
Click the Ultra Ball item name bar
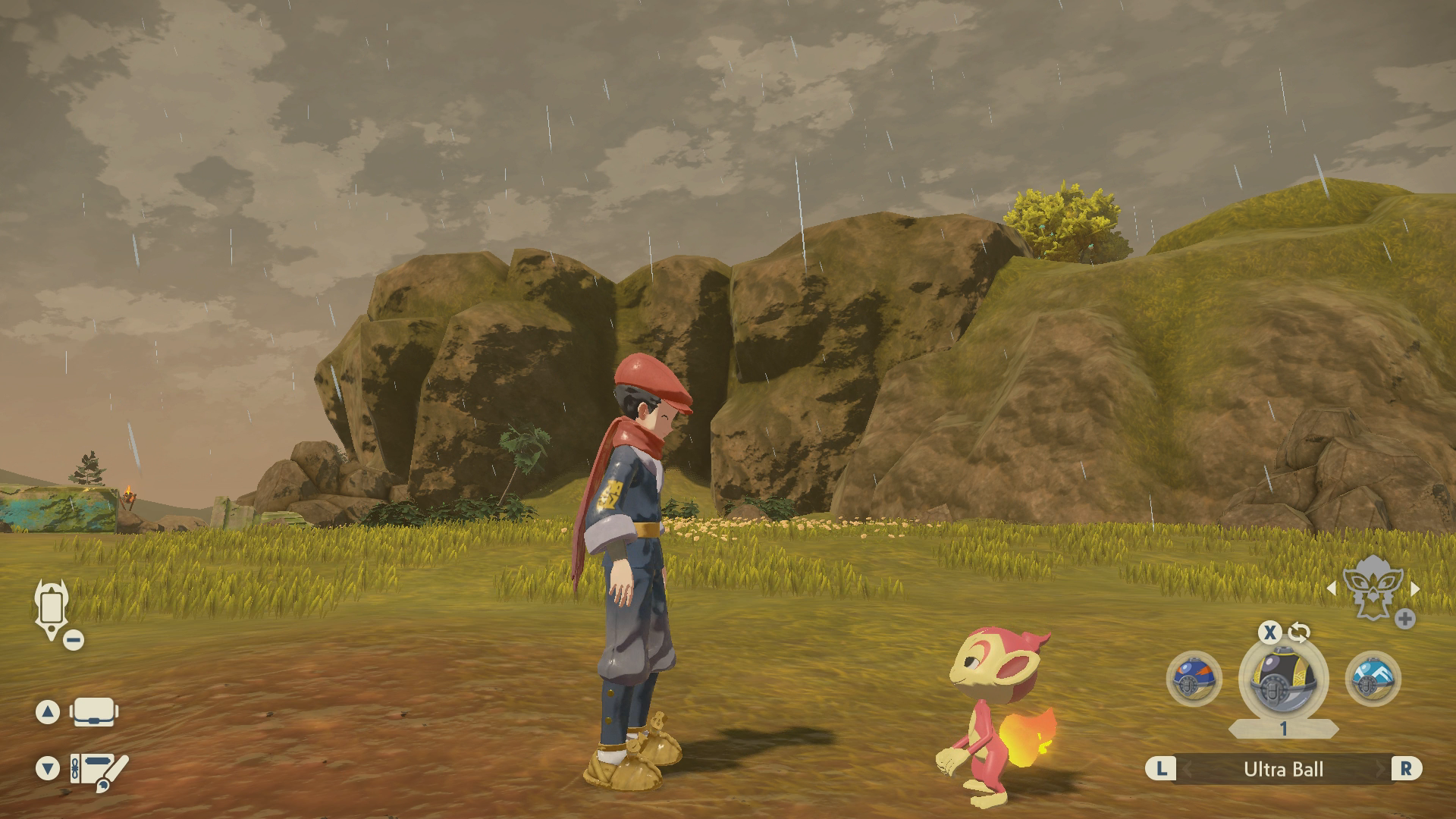pyautogui.click(x=1283, y=769)
